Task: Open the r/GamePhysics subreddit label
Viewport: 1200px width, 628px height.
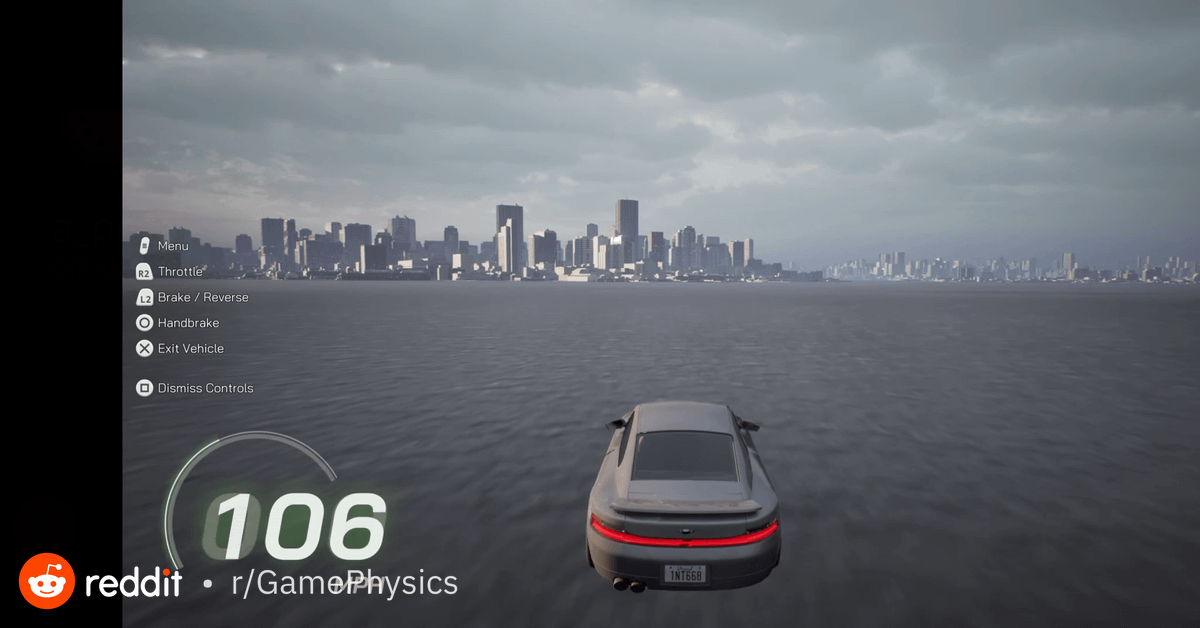Action: point(344,583)
